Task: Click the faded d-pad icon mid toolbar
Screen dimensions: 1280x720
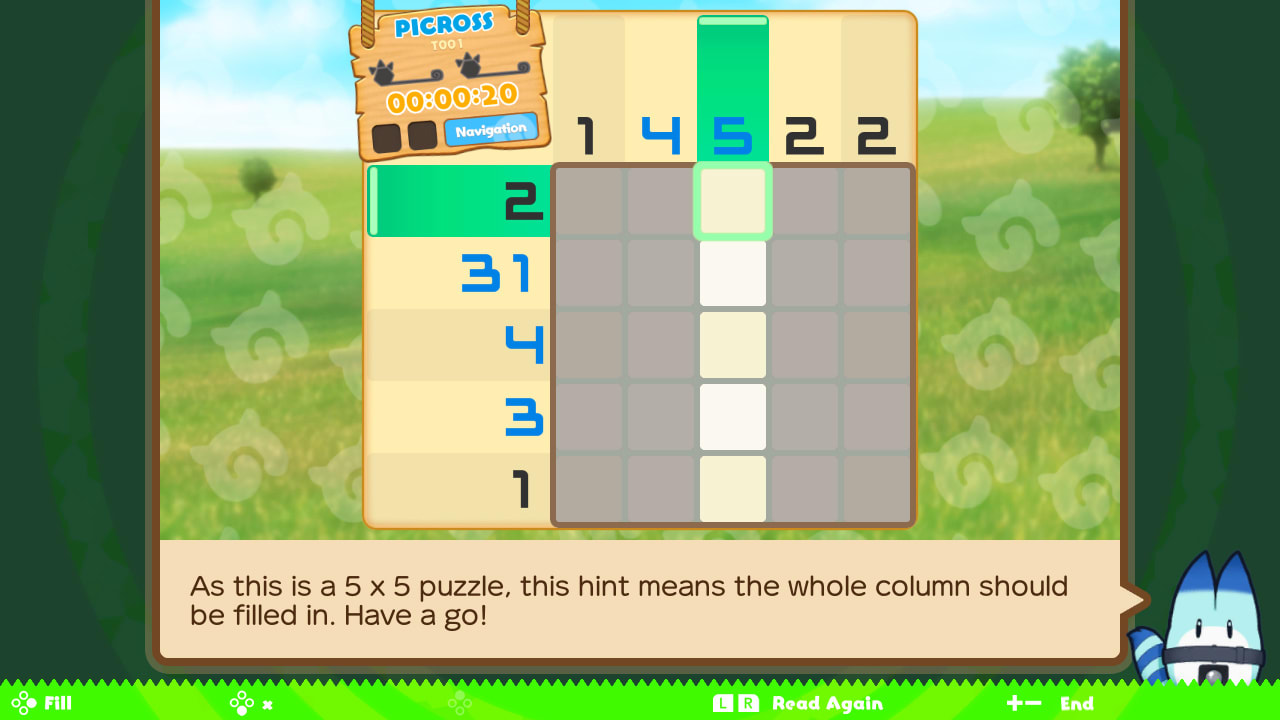Action: [x=461, y=703]
